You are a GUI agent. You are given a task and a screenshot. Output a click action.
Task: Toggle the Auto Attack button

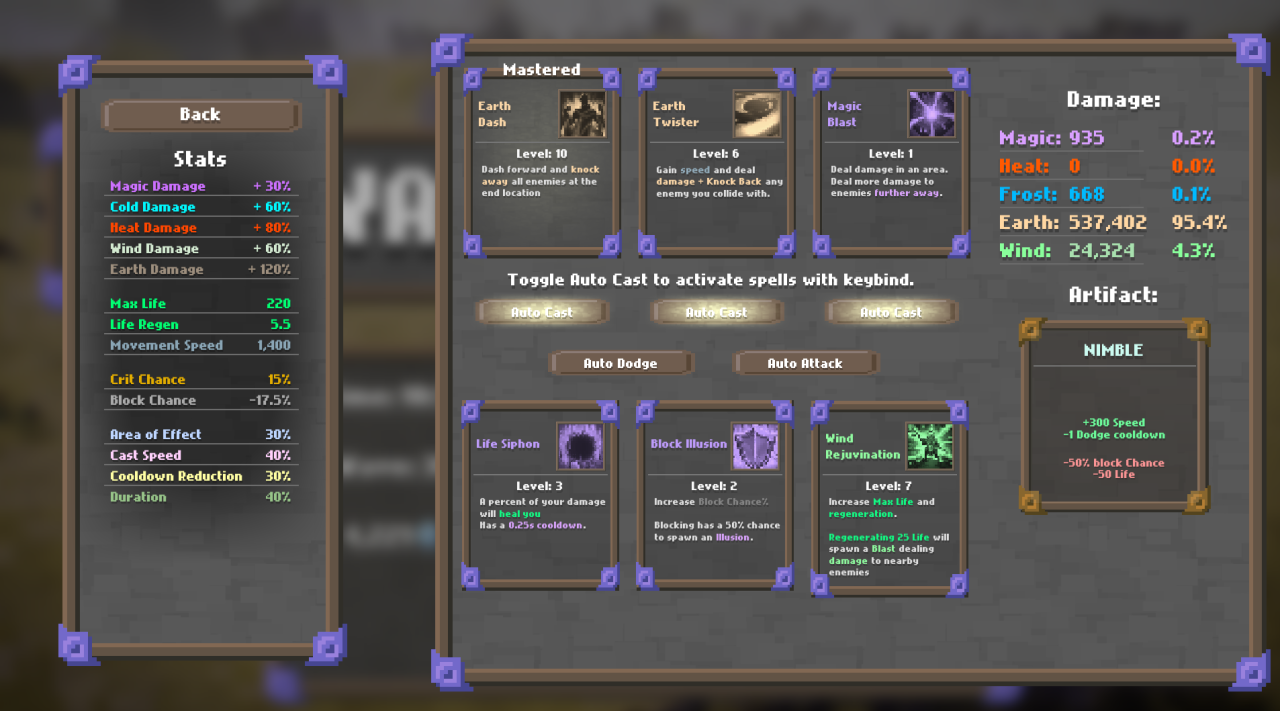[805, 363]
